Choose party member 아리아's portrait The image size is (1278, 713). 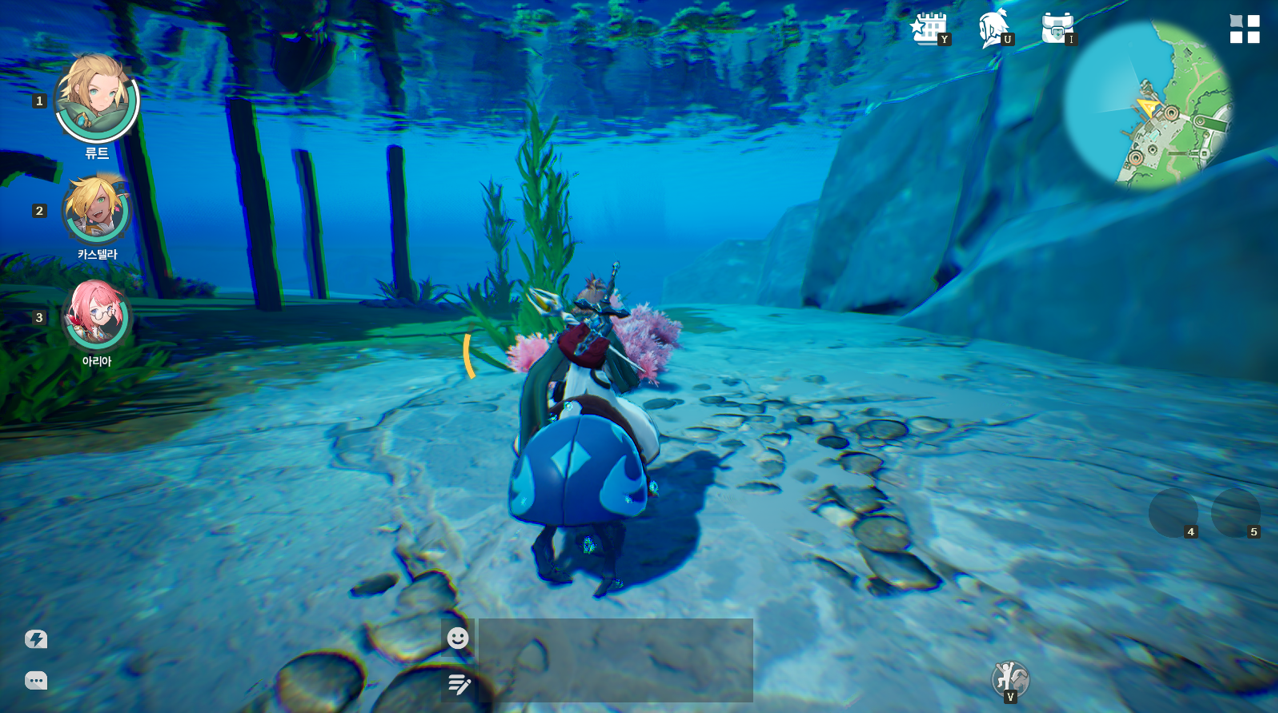point(96,314)
